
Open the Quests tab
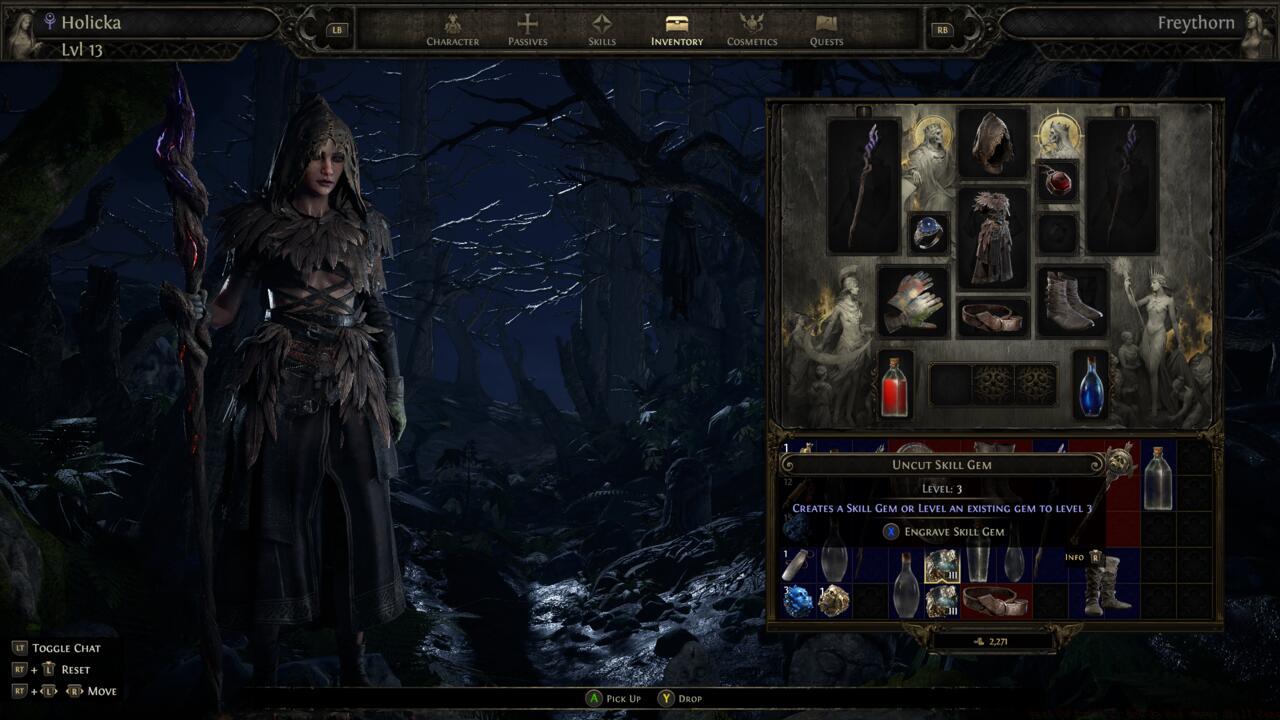[826, 29]
